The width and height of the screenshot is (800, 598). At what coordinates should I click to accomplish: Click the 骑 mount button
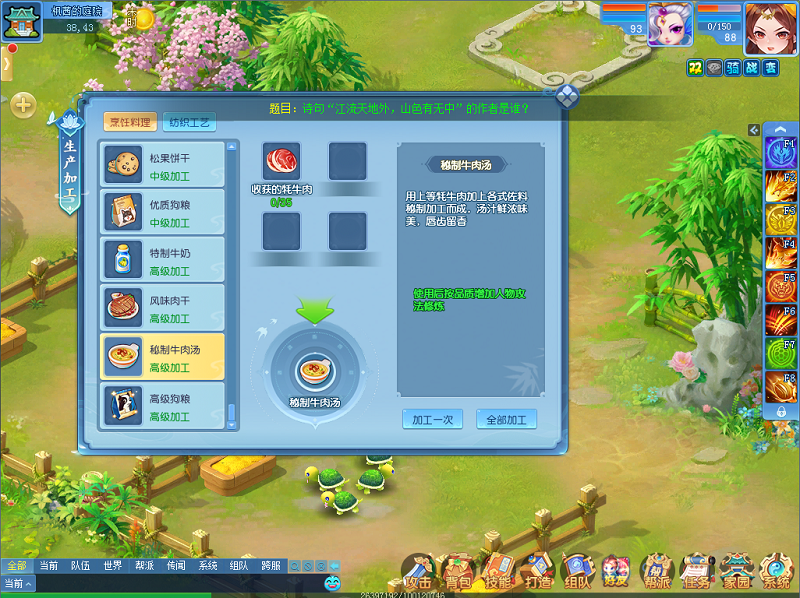[x=732, y=67]
